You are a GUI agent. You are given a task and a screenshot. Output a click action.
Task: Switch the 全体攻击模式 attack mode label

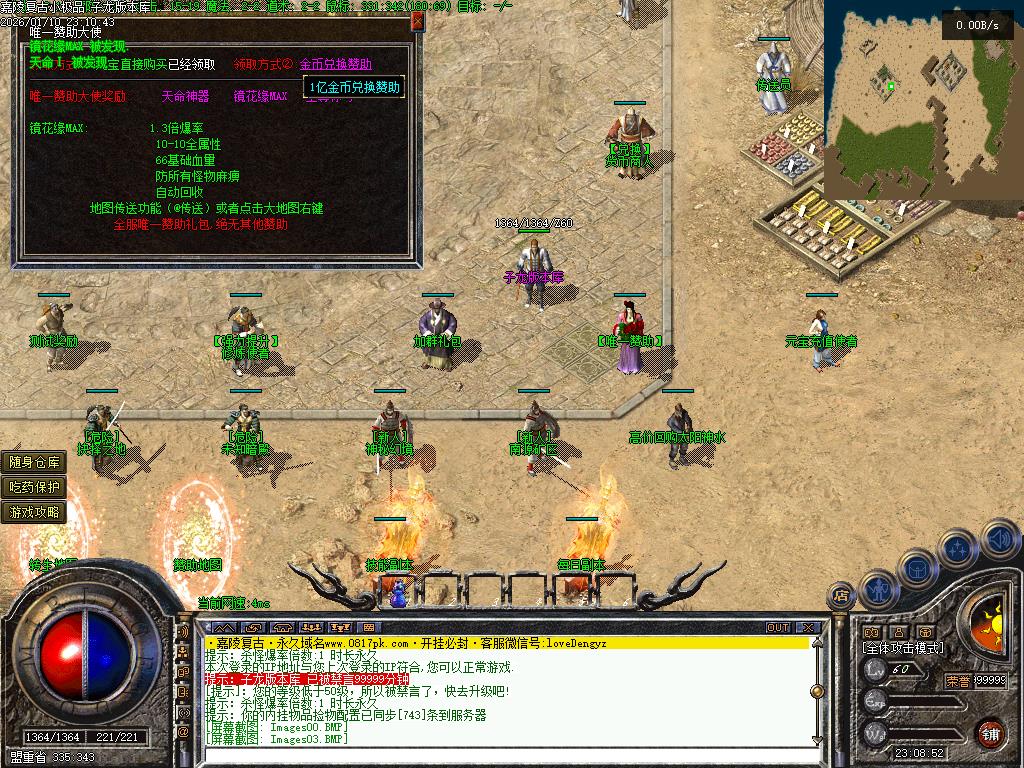903,648
